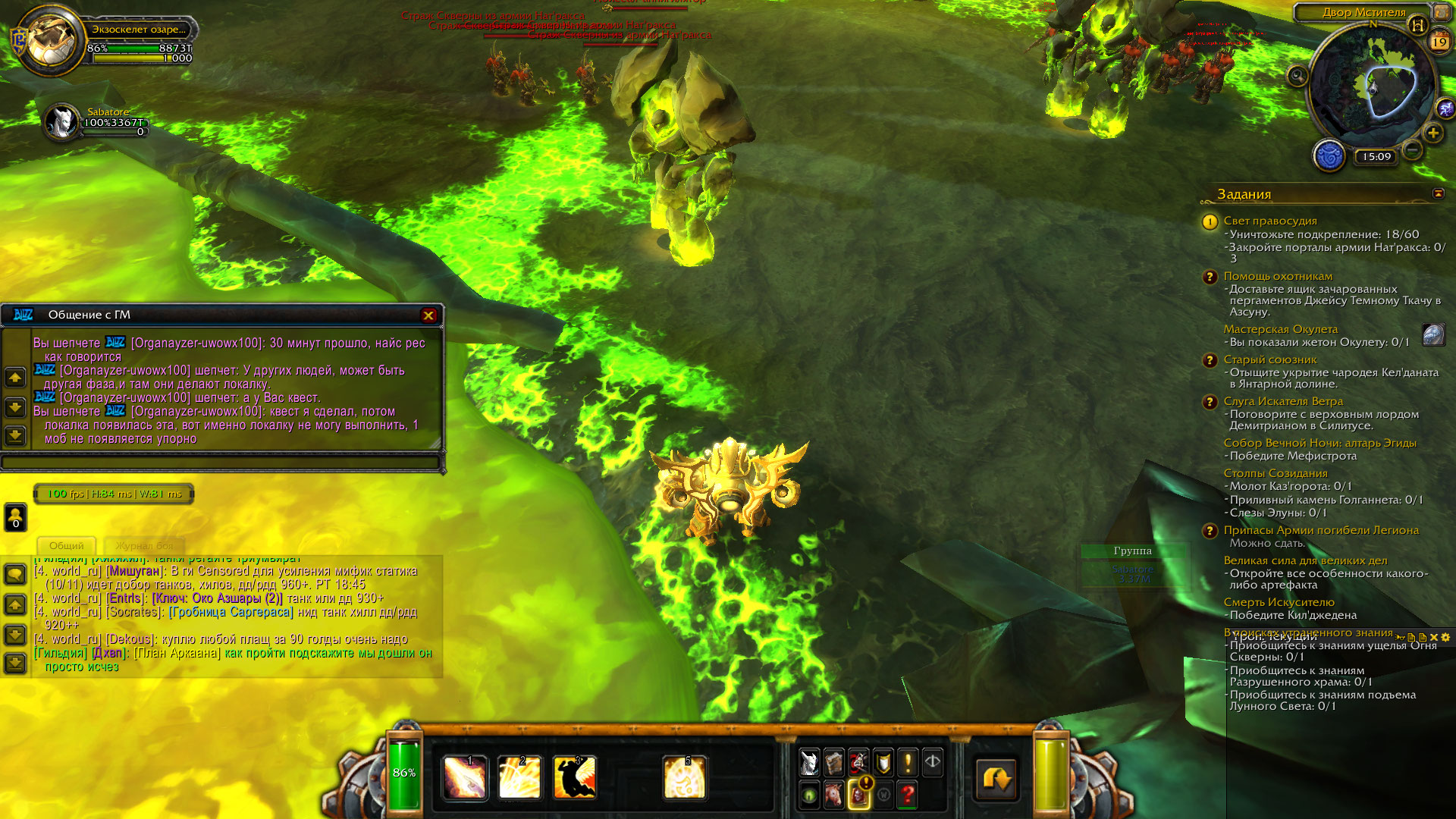
Task: Collapse the Задания quest tracker
Action: point(1438,194)
